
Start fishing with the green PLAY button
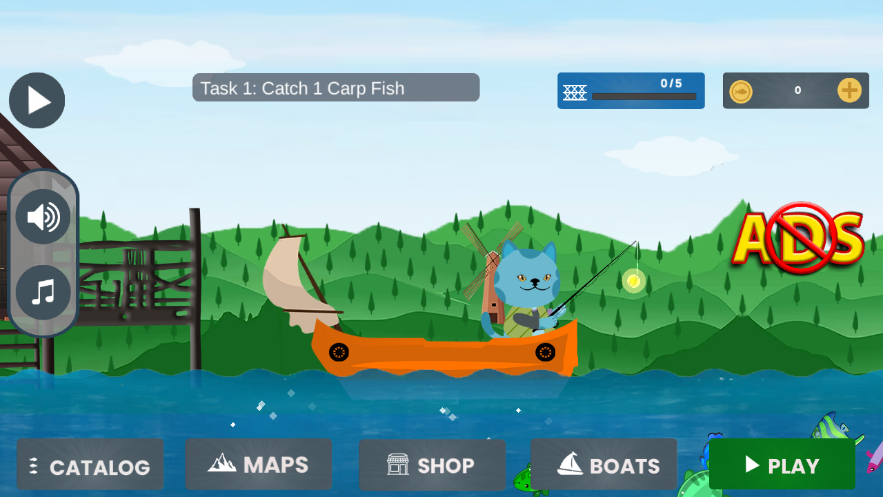782,465
